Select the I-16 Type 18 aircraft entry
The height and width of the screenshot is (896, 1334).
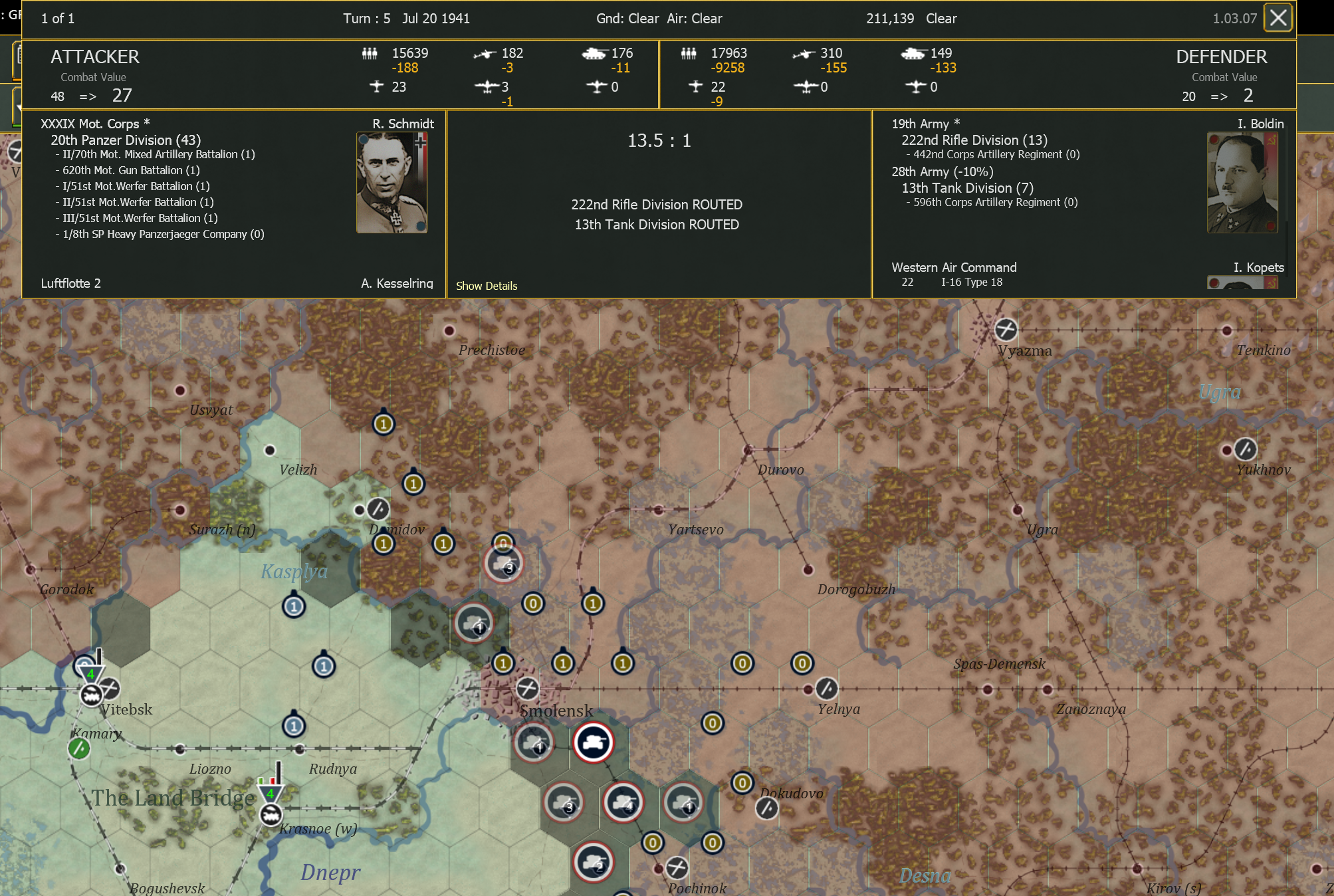pos(971,282)
